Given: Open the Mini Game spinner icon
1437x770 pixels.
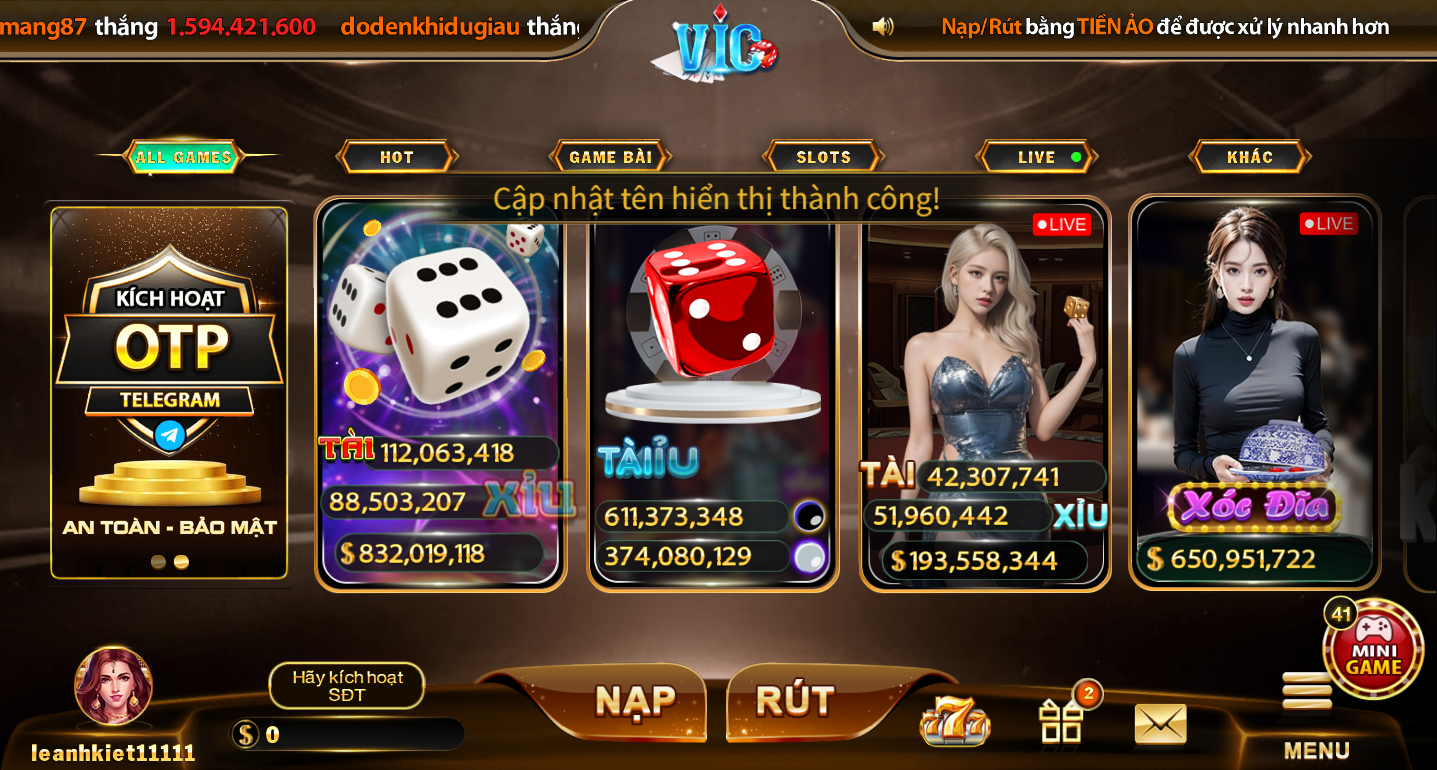Looking at the screenshot, I should [1374, 645].
